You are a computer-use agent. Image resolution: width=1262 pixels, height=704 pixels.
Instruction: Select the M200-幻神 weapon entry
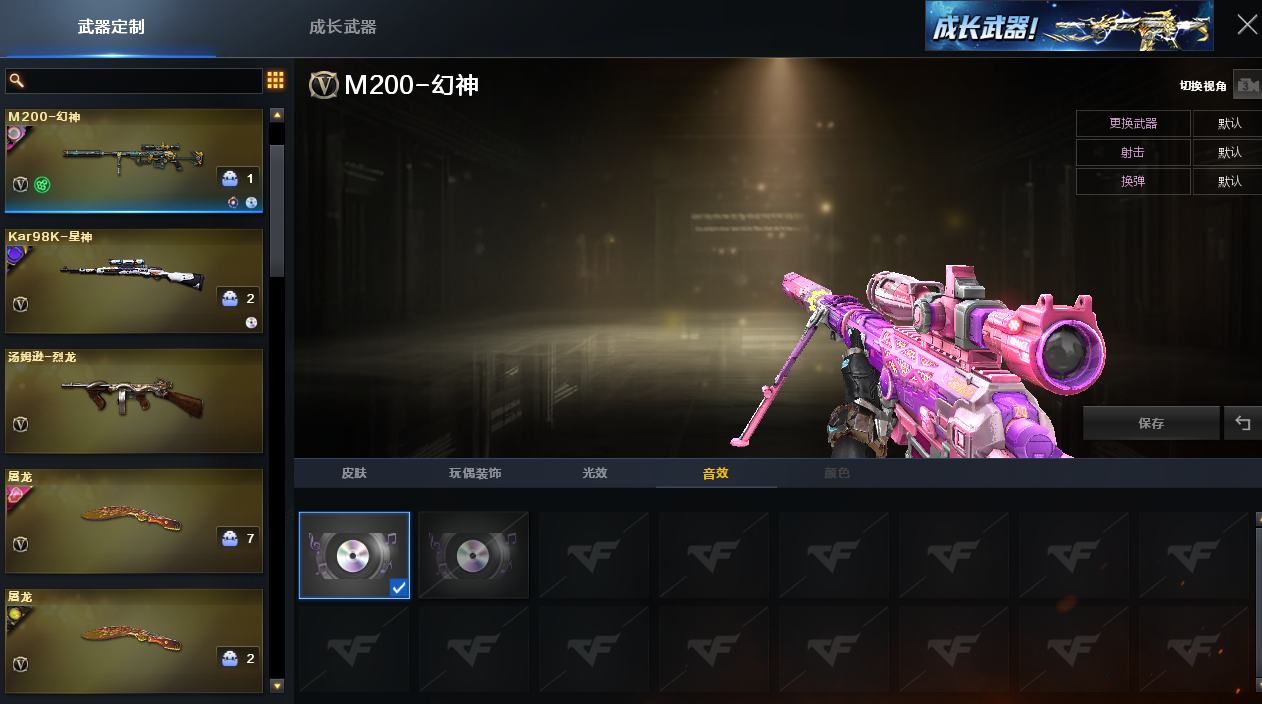[x=134, y=160]
